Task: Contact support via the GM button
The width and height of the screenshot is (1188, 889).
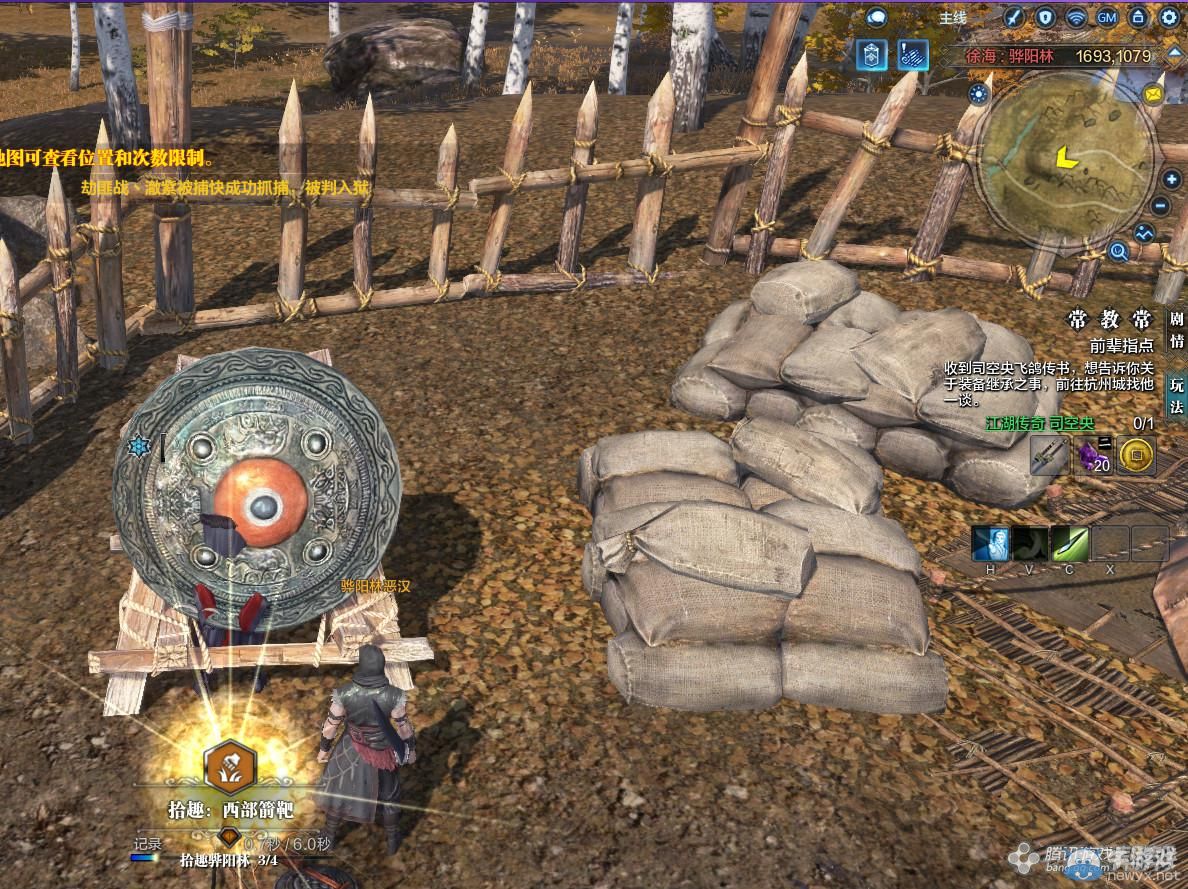Action: click(x=1107, y=17)
